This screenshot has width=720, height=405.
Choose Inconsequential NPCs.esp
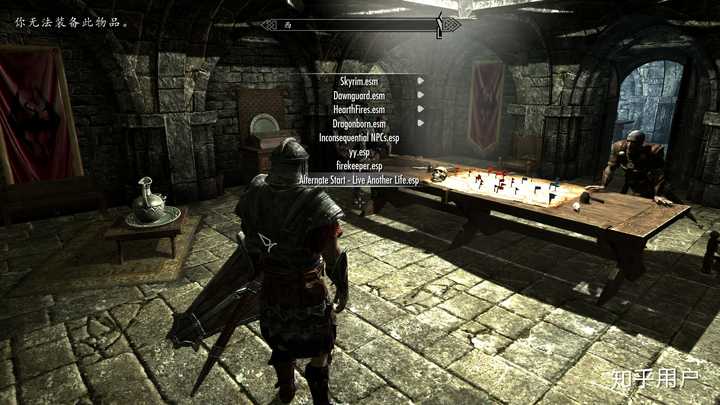(x=359, y=137)
